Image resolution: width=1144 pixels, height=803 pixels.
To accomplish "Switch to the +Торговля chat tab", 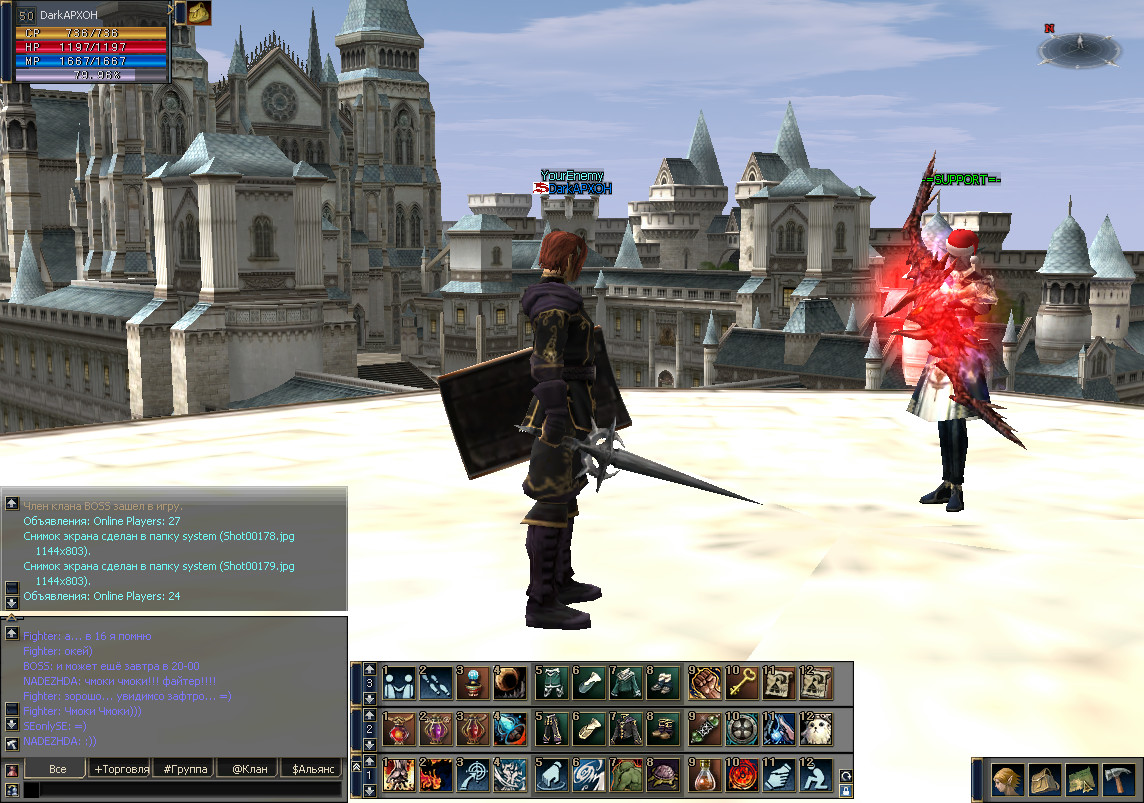I will [121, 769].
